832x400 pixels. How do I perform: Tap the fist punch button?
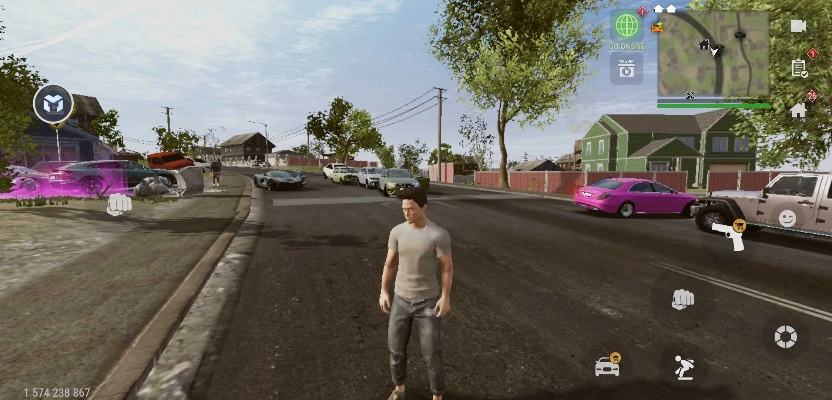pyautogui.click(x=683, y=298)
